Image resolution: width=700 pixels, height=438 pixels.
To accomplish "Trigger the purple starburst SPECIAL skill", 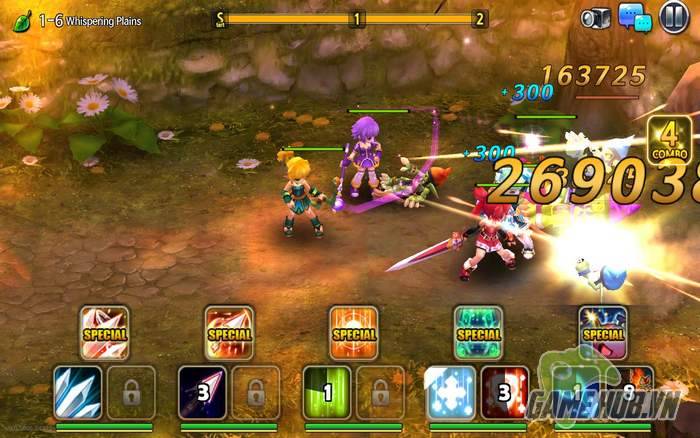I will click(603, 332).
